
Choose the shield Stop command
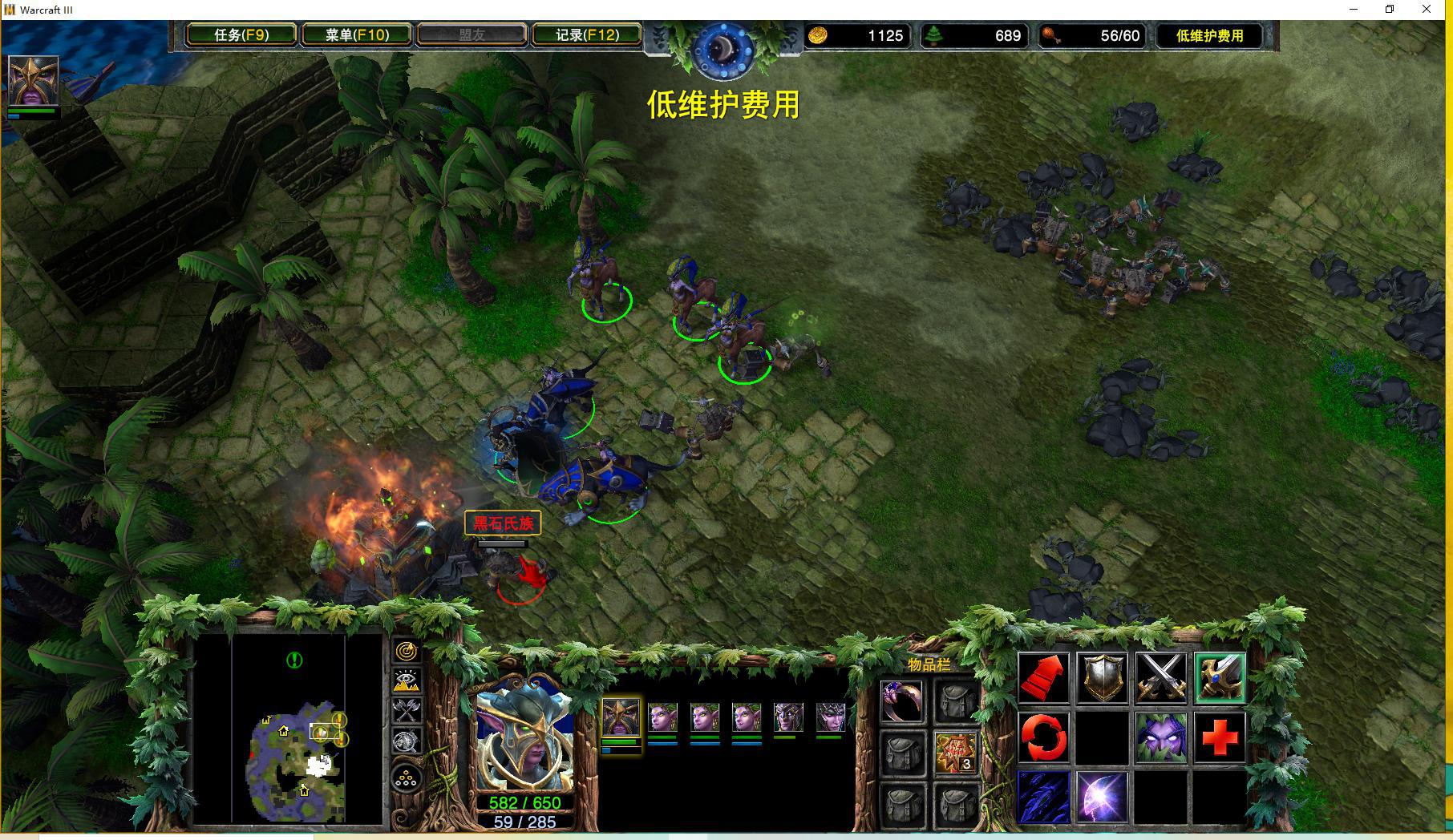pos(1102,678)
